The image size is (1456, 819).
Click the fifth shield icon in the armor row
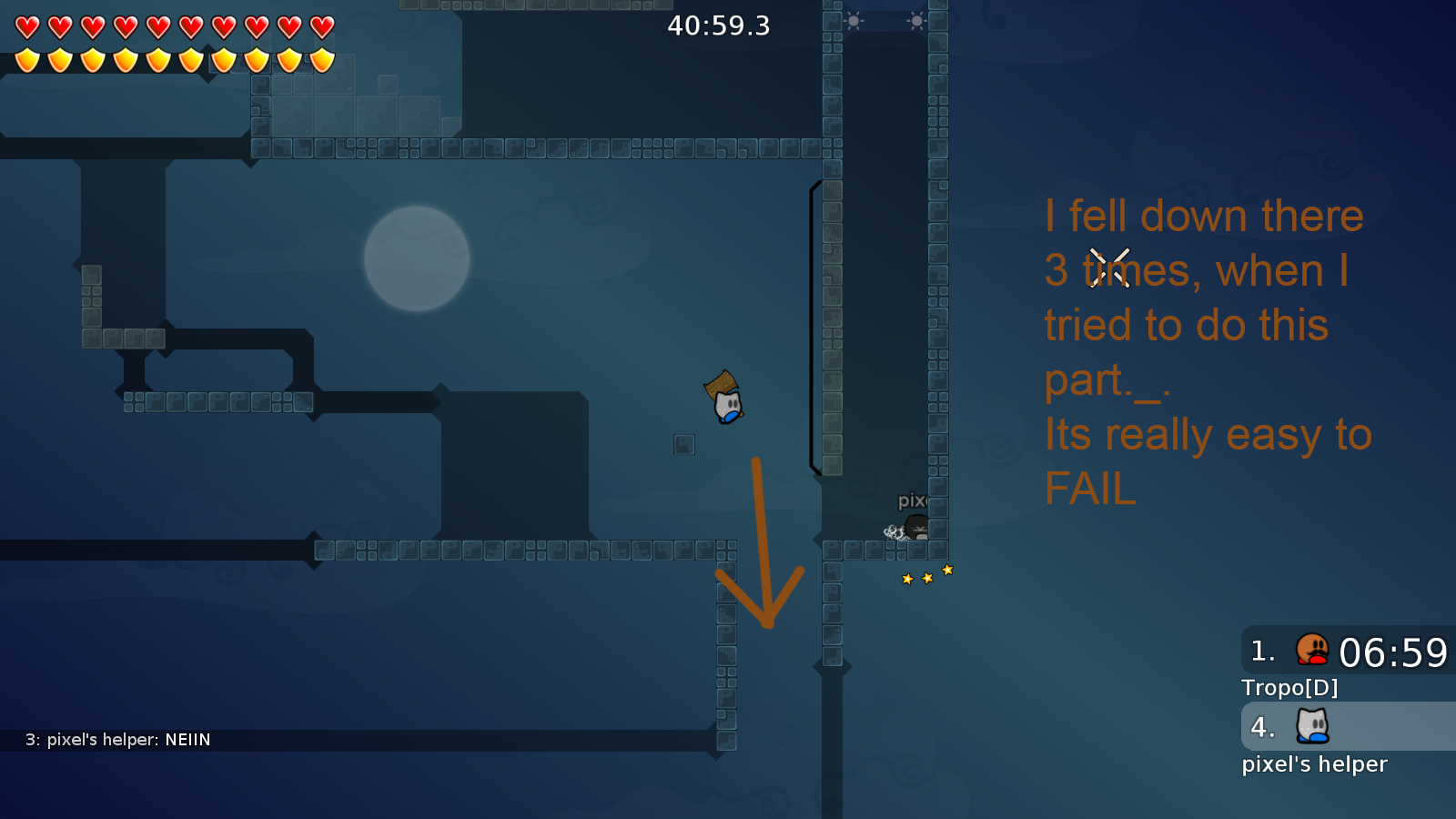[157, 59]
